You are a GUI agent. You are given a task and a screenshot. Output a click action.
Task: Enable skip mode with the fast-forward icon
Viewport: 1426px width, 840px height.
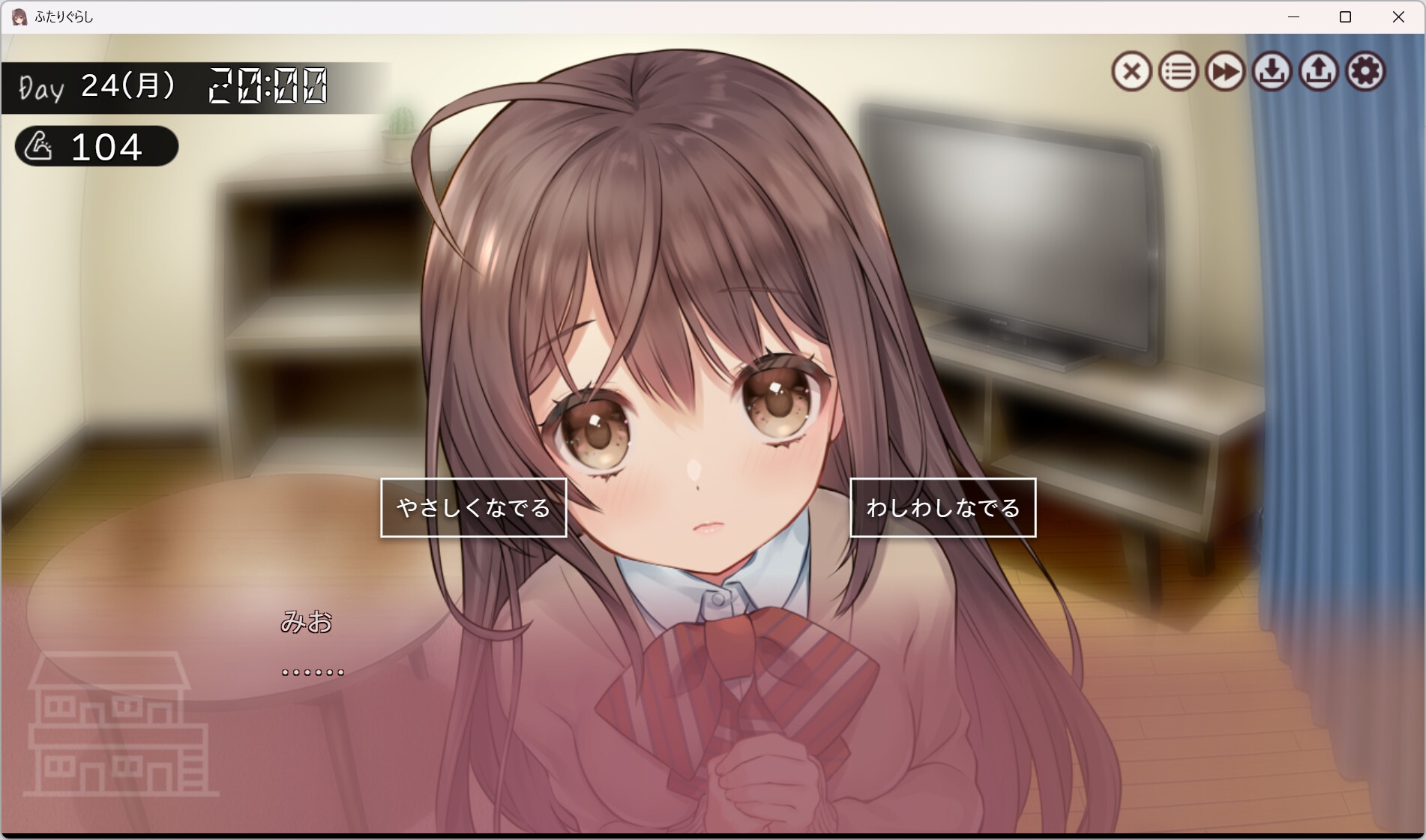(x=1224, y=72)
